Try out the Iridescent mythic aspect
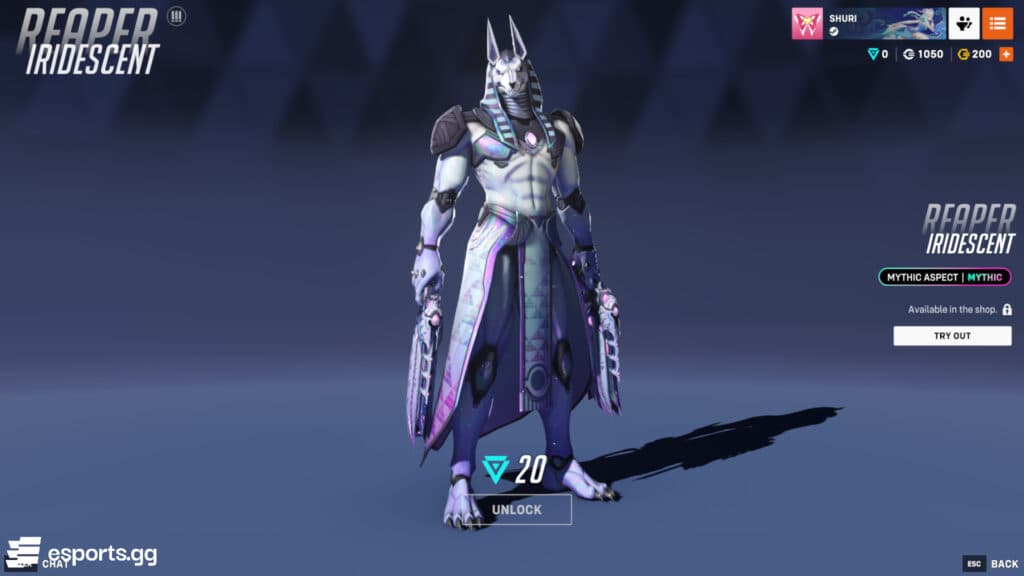Screen dimensions: 1024x576 click(952, 336)
